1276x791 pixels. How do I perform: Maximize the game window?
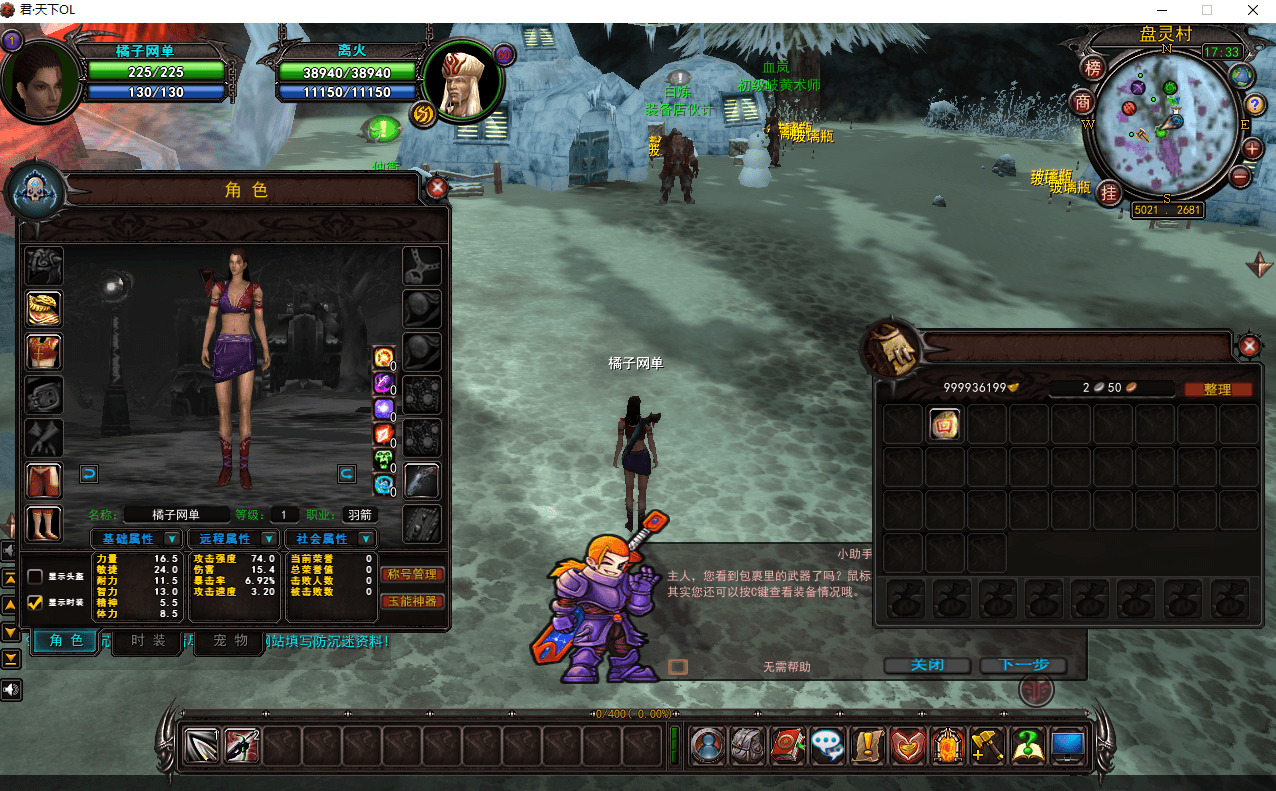point(1207,10)
